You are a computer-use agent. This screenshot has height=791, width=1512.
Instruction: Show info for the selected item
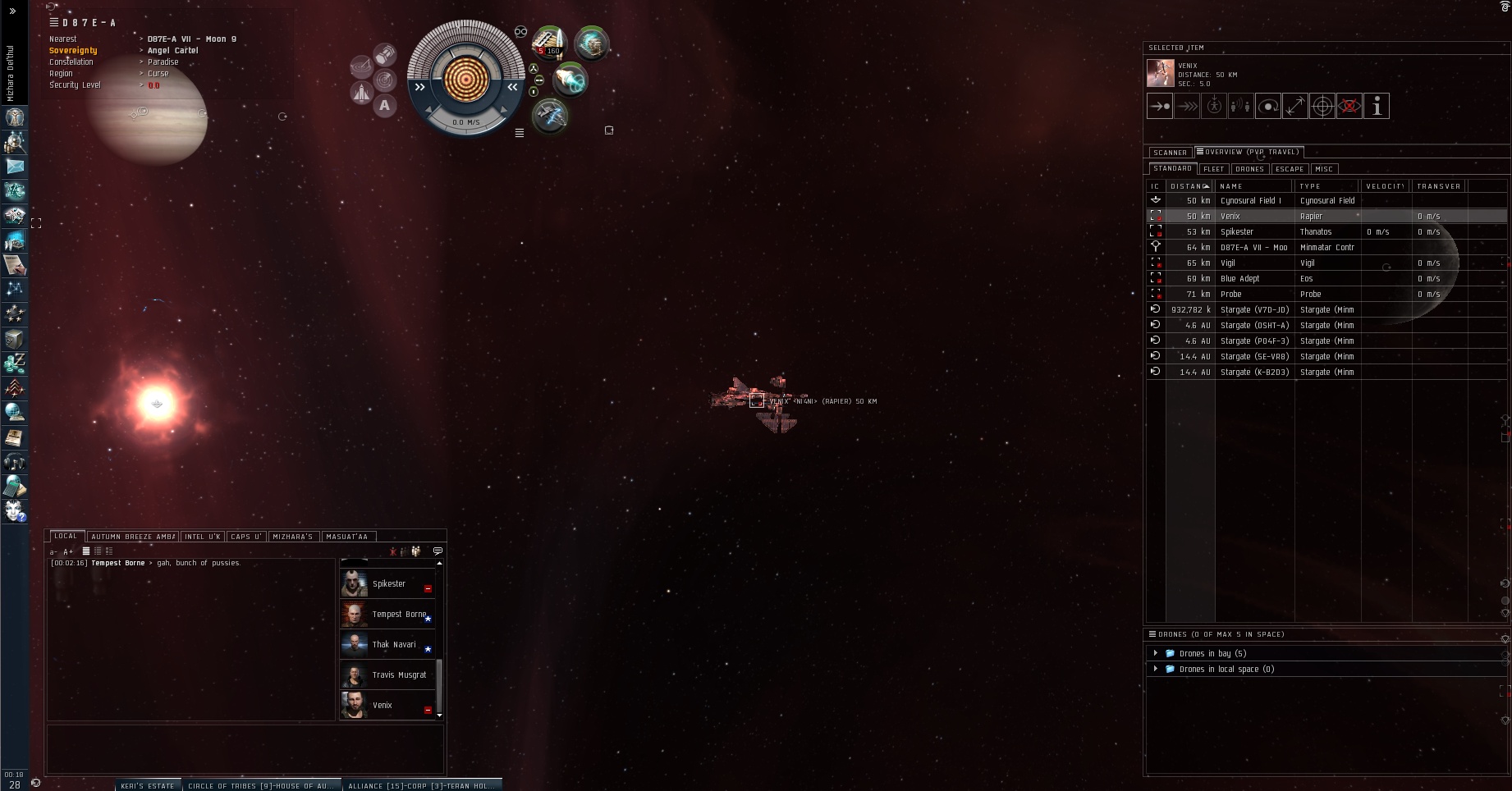pos(1377,106)
